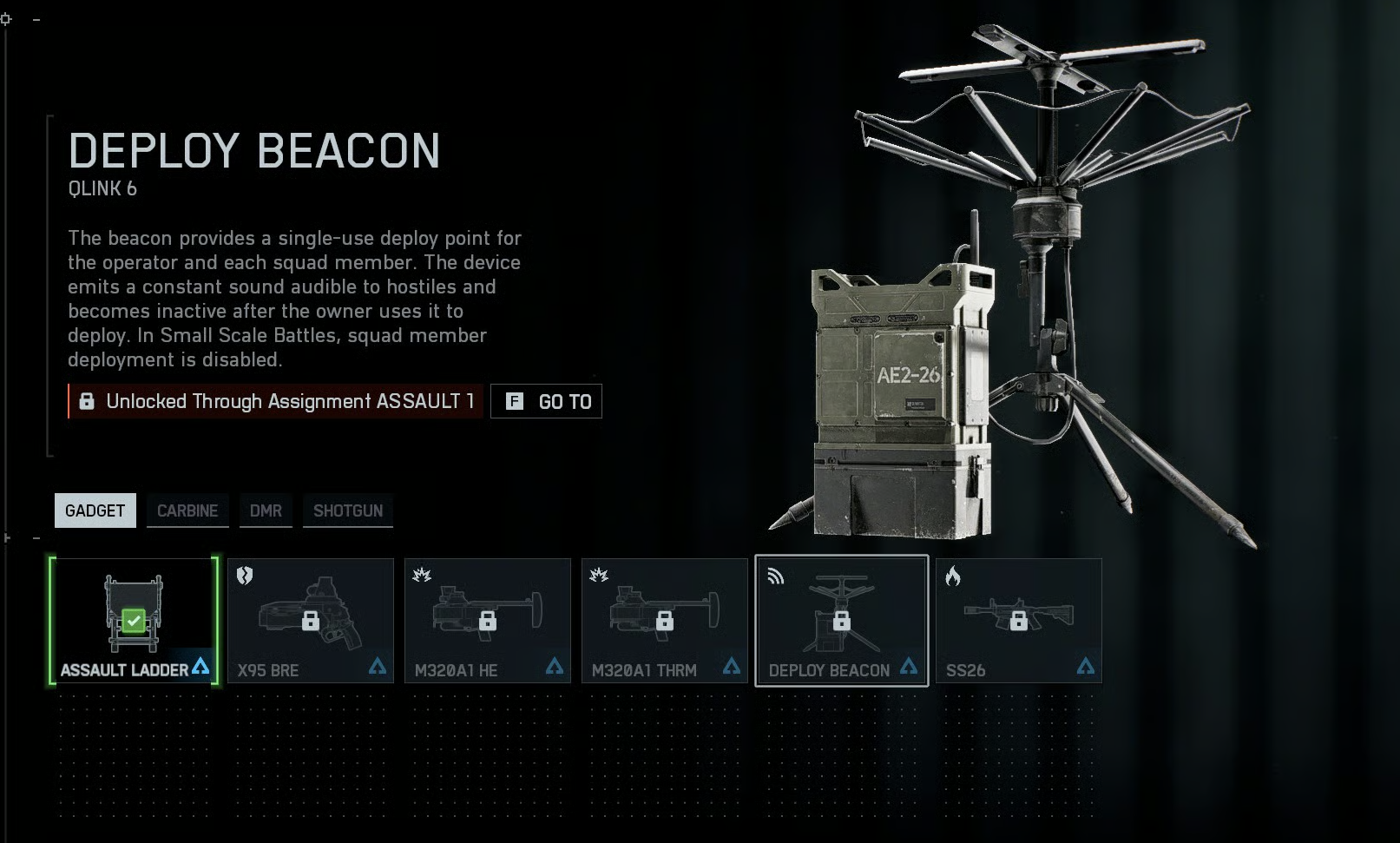The height and width of the screenshot is (843, 1400).
Task: Show the Shotgun category
Action: (347, 510)
